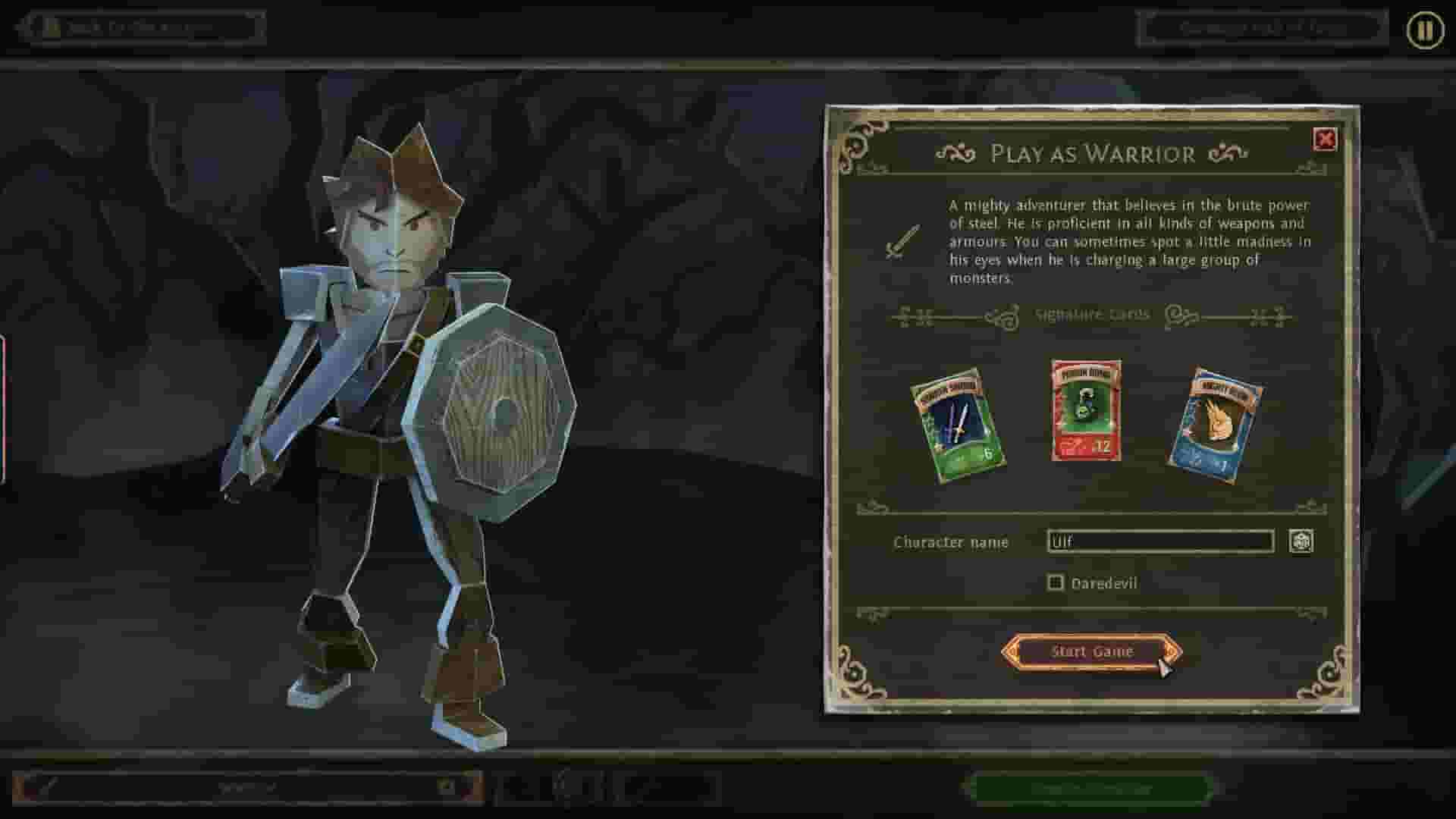Click the green progress bar at bottom right

tap(1090, 786)
